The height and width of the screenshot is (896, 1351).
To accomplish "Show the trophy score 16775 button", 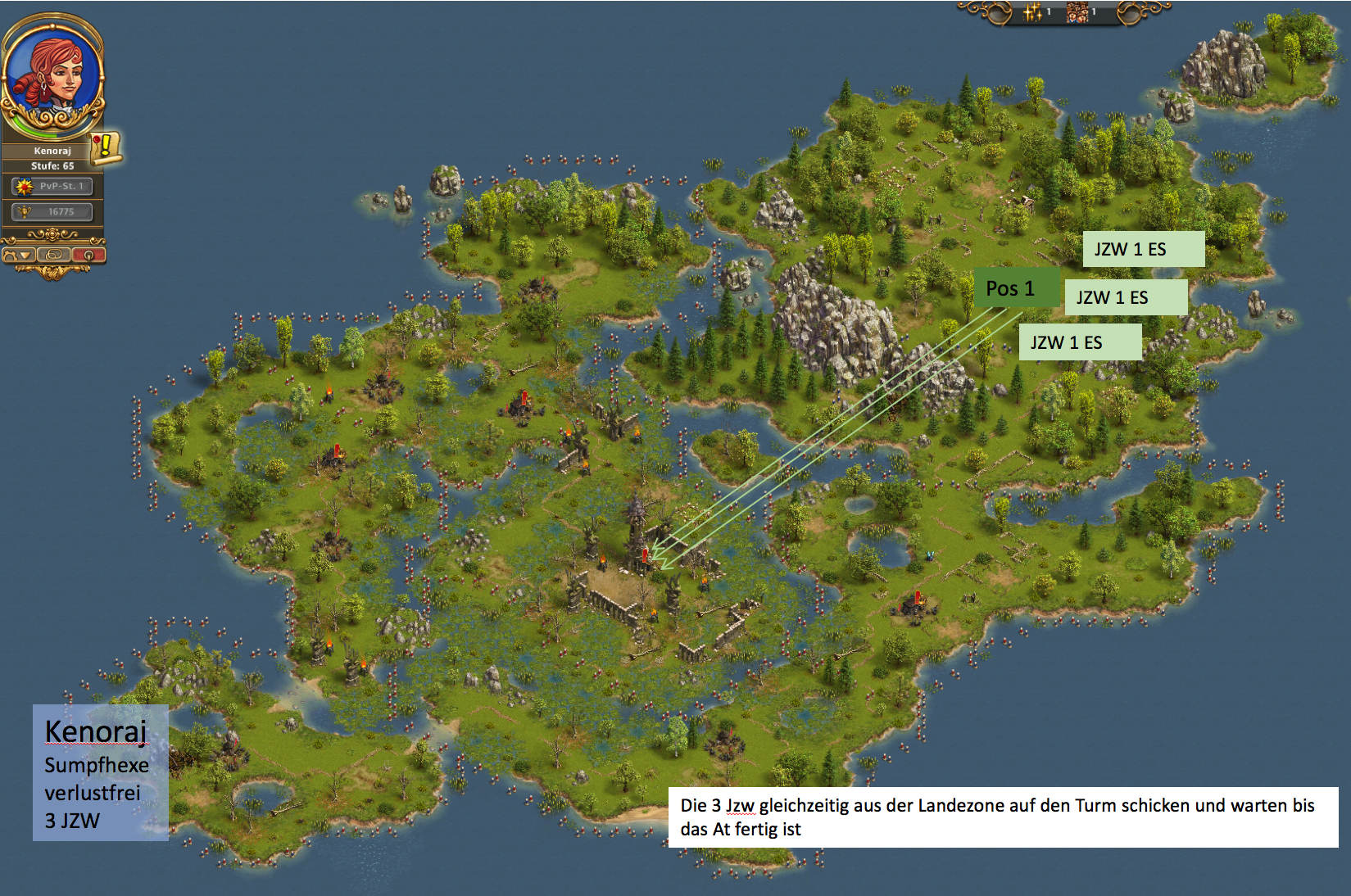I will point(52,211).
